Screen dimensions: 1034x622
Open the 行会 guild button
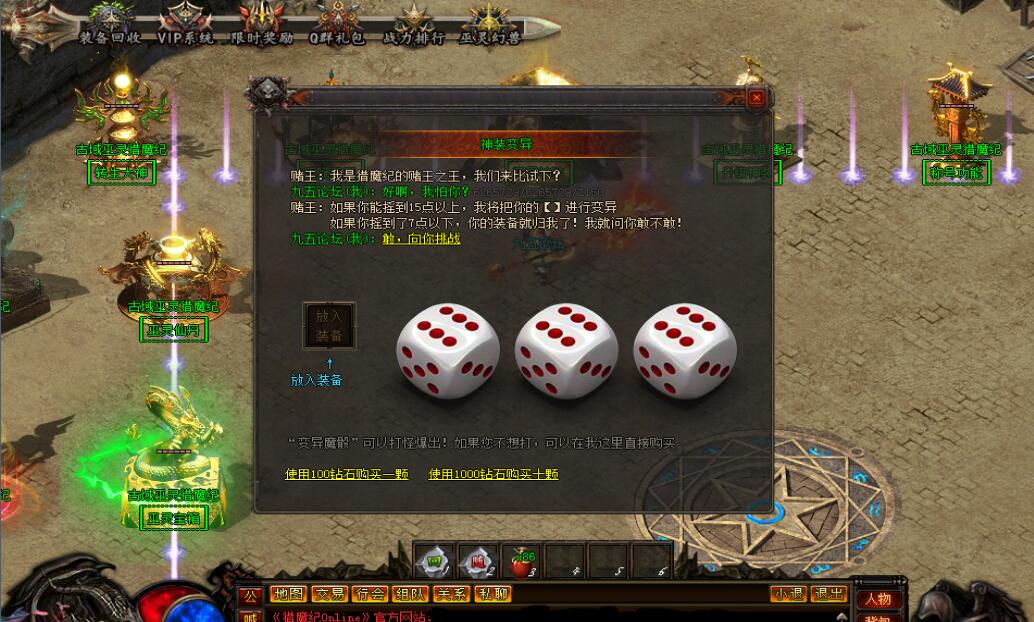pyautogui.click(x=370, y=594)
